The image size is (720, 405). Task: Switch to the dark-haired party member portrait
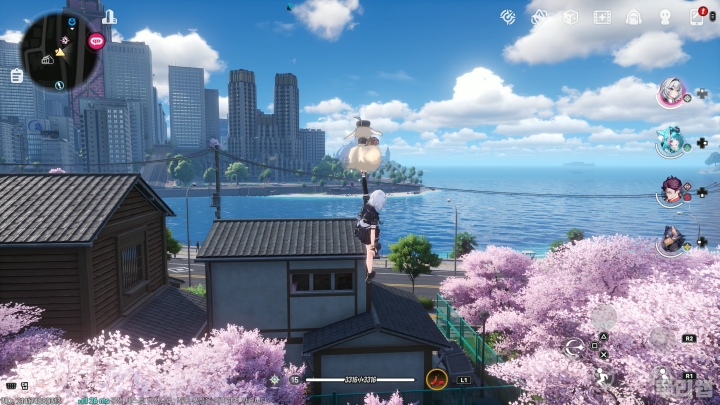coord(670,239)
